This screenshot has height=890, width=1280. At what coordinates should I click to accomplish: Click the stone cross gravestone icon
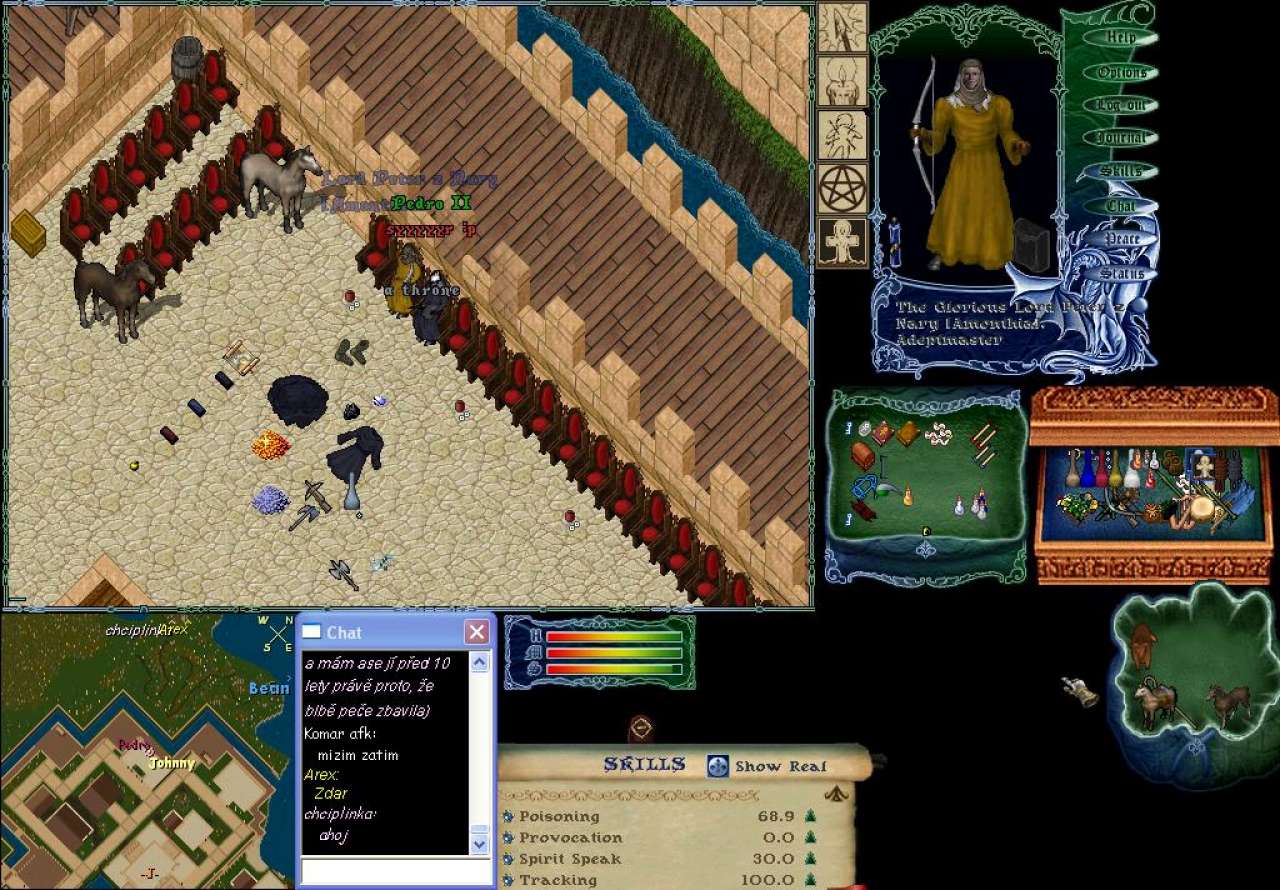click(x=842, y=243)
